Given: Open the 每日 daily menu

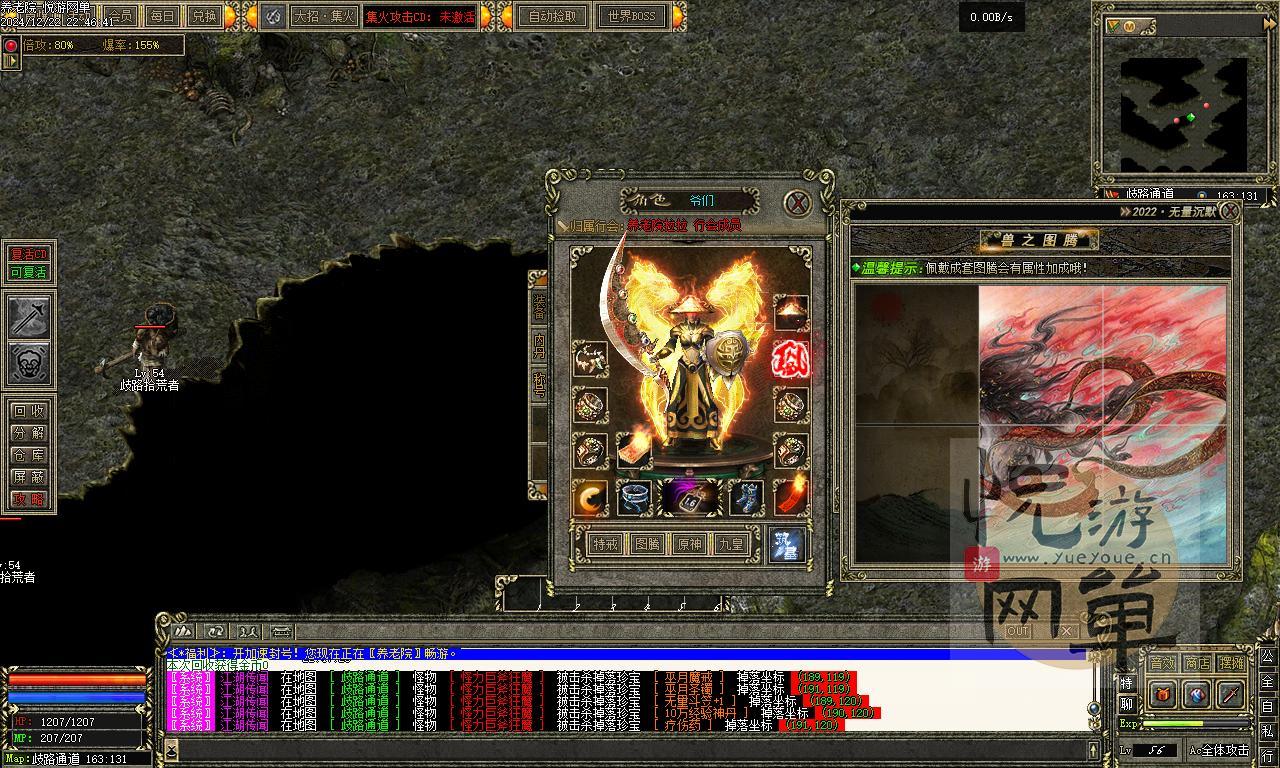Looking at the screenshot, I should [161, 16].
